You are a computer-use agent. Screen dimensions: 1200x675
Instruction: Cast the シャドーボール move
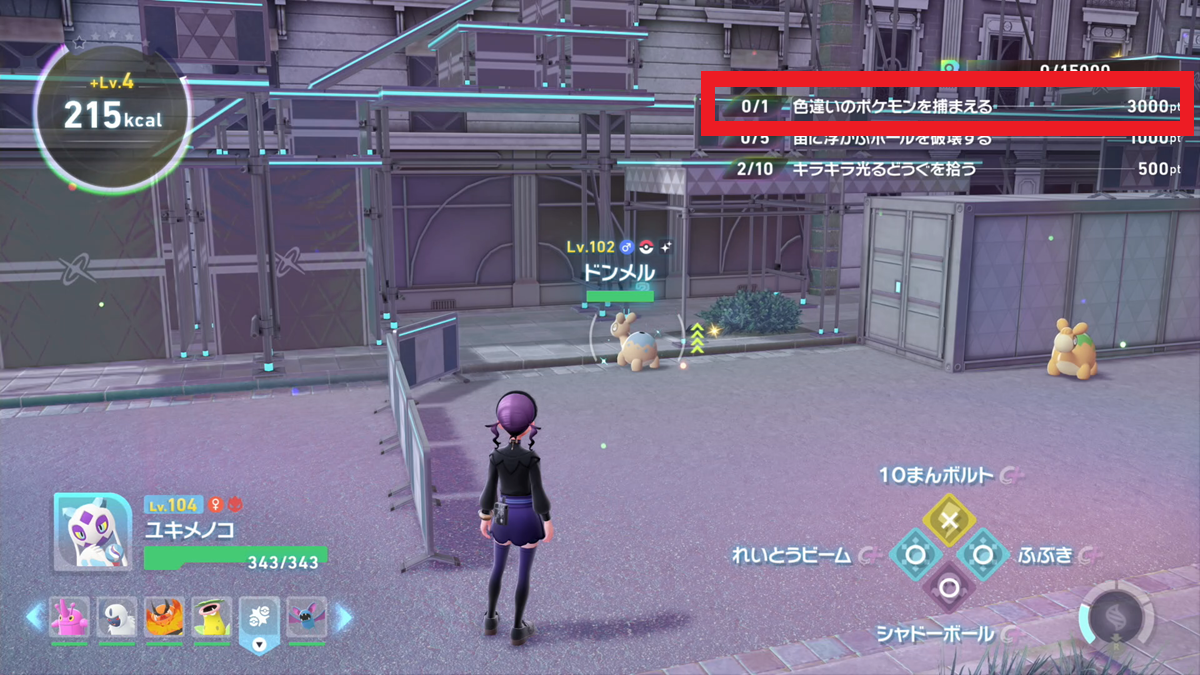[x=949, y=588]
